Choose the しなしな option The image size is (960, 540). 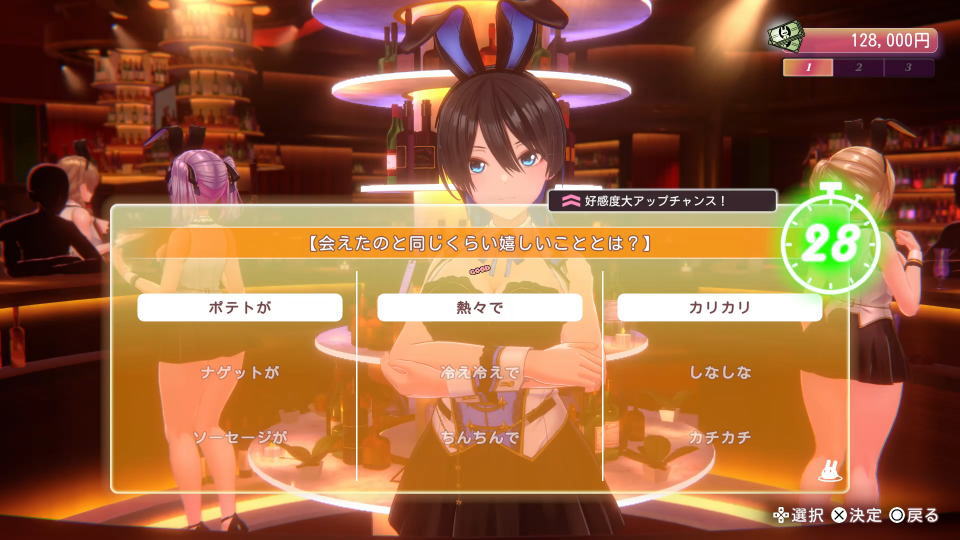pos(720,373)
